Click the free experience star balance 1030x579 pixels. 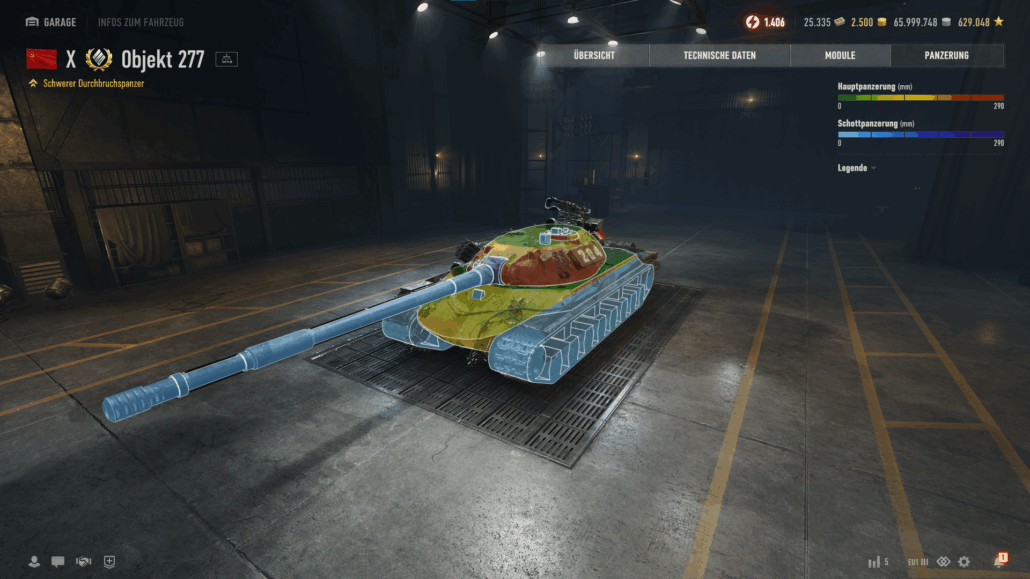(980, 22)
